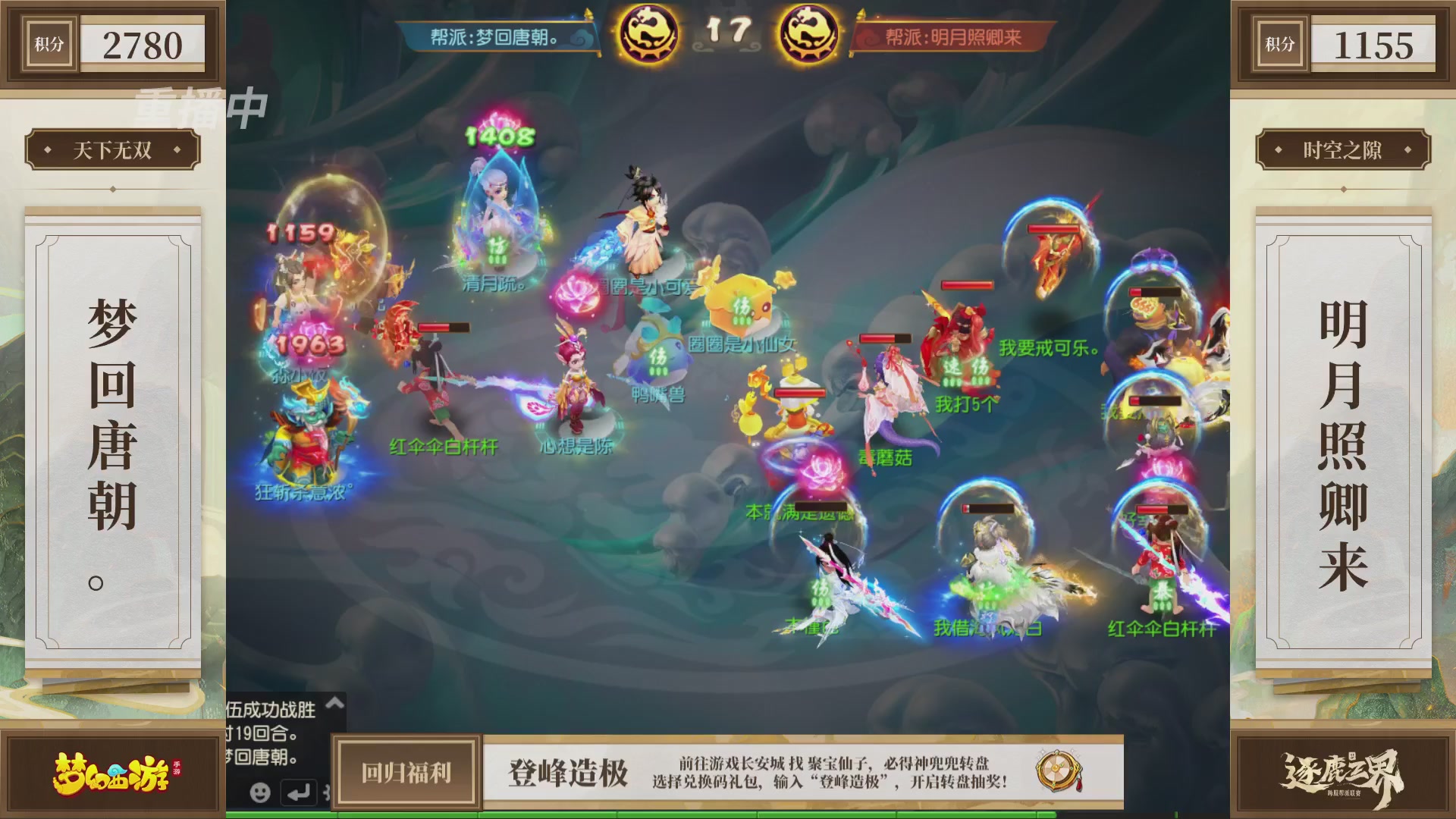
Task: Click the 积分 score seal on the left panel
Action: pos(48,43)
